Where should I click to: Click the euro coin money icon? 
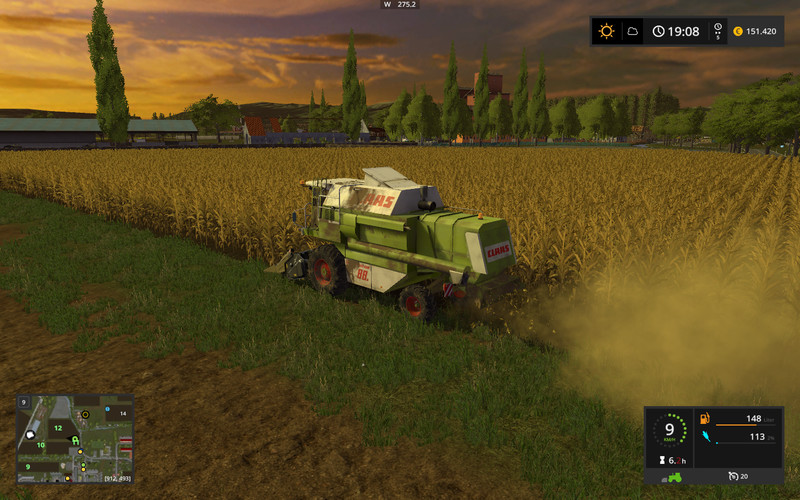[738, 31]
